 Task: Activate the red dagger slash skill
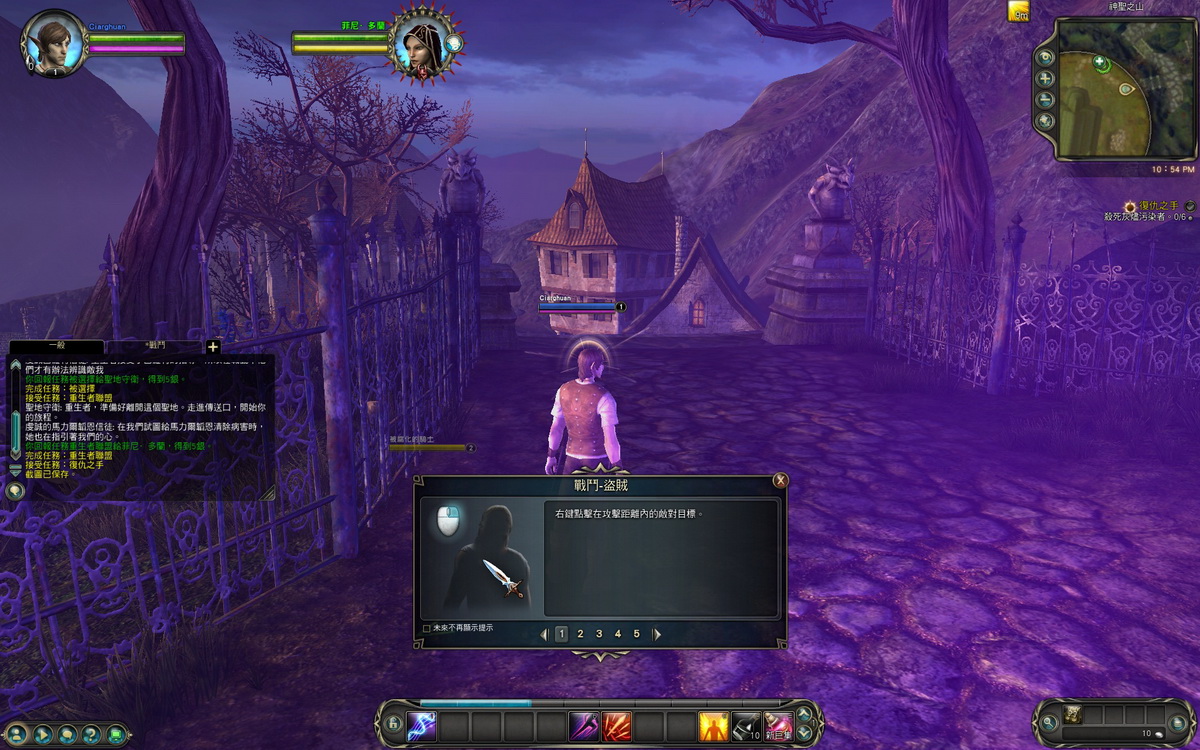tap(616, 725)
